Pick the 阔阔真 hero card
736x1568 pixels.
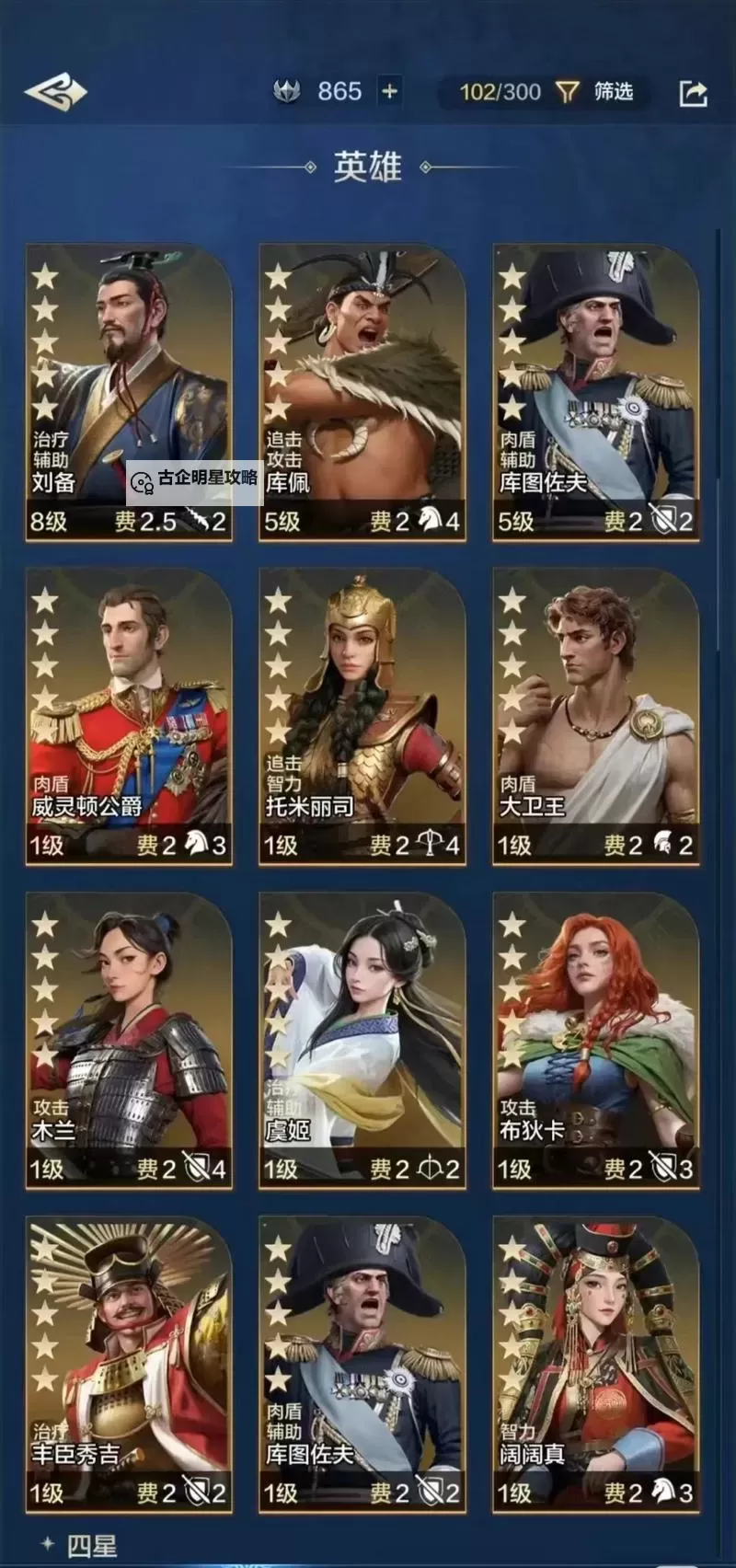(x=596, y=1364)
